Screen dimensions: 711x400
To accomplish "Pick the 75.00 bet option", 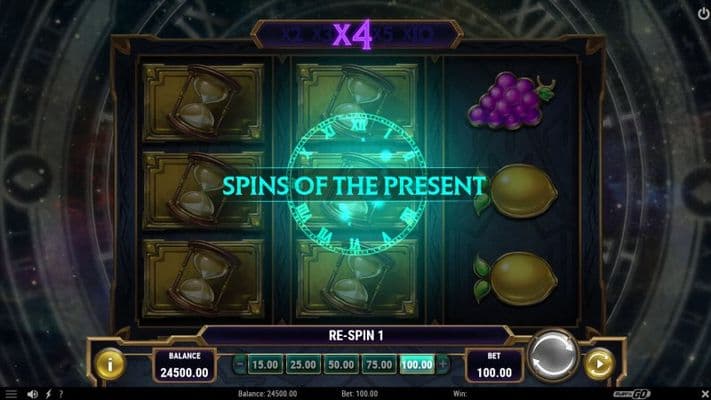I will pos(377,365).
